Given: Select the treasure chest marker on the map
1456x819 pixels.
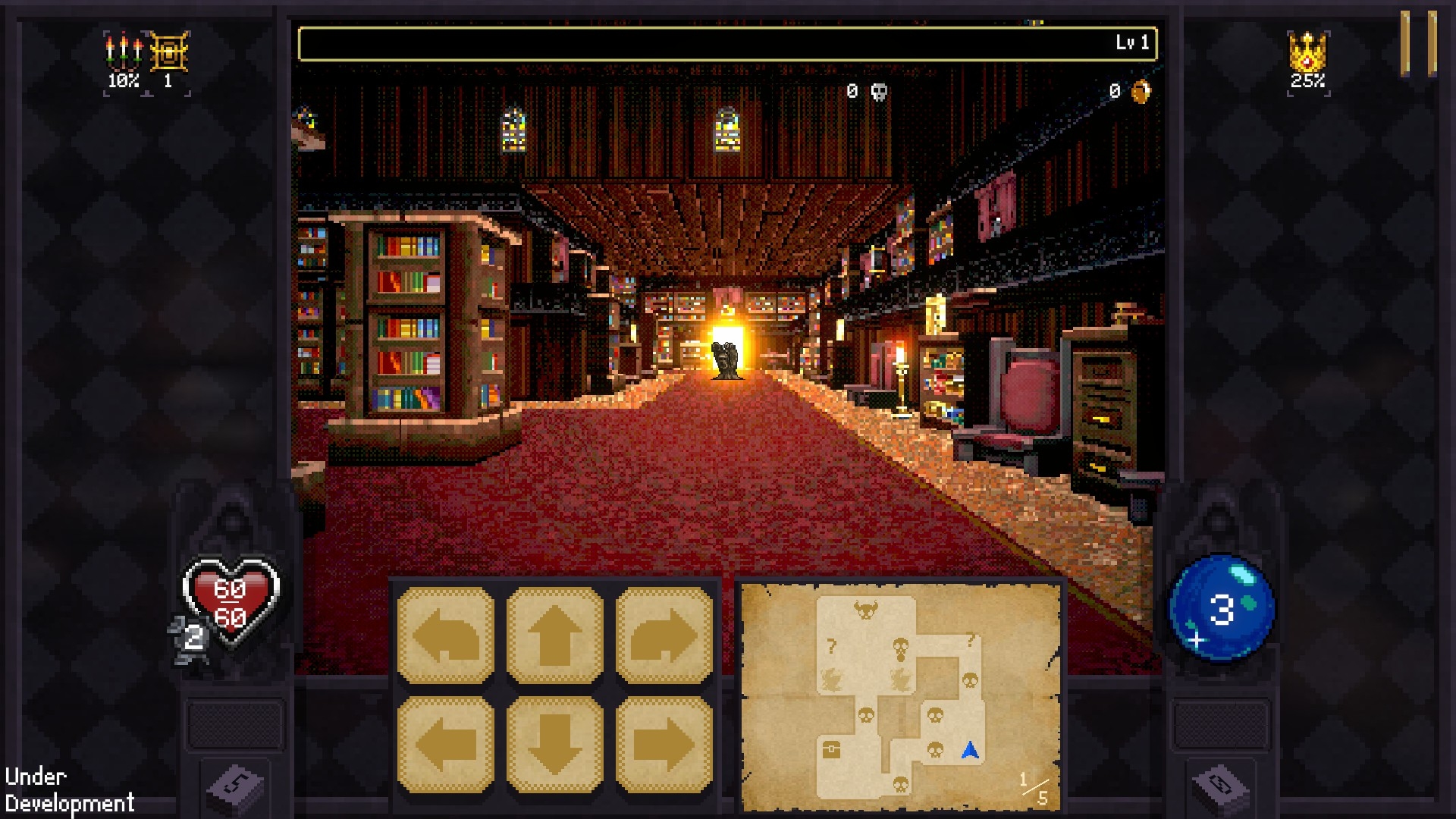Looking at the screenshot, I should pos(831,750).
